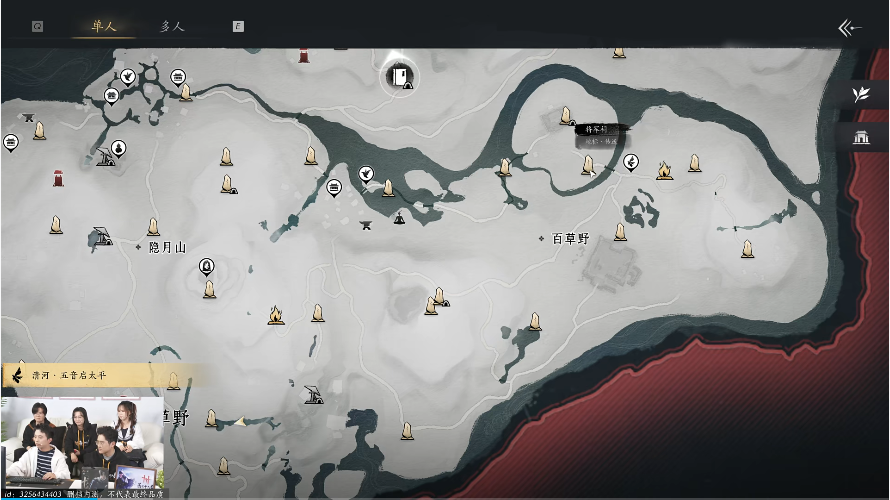
Task: Click the 隐月山 region label
Action: (167, 247)
